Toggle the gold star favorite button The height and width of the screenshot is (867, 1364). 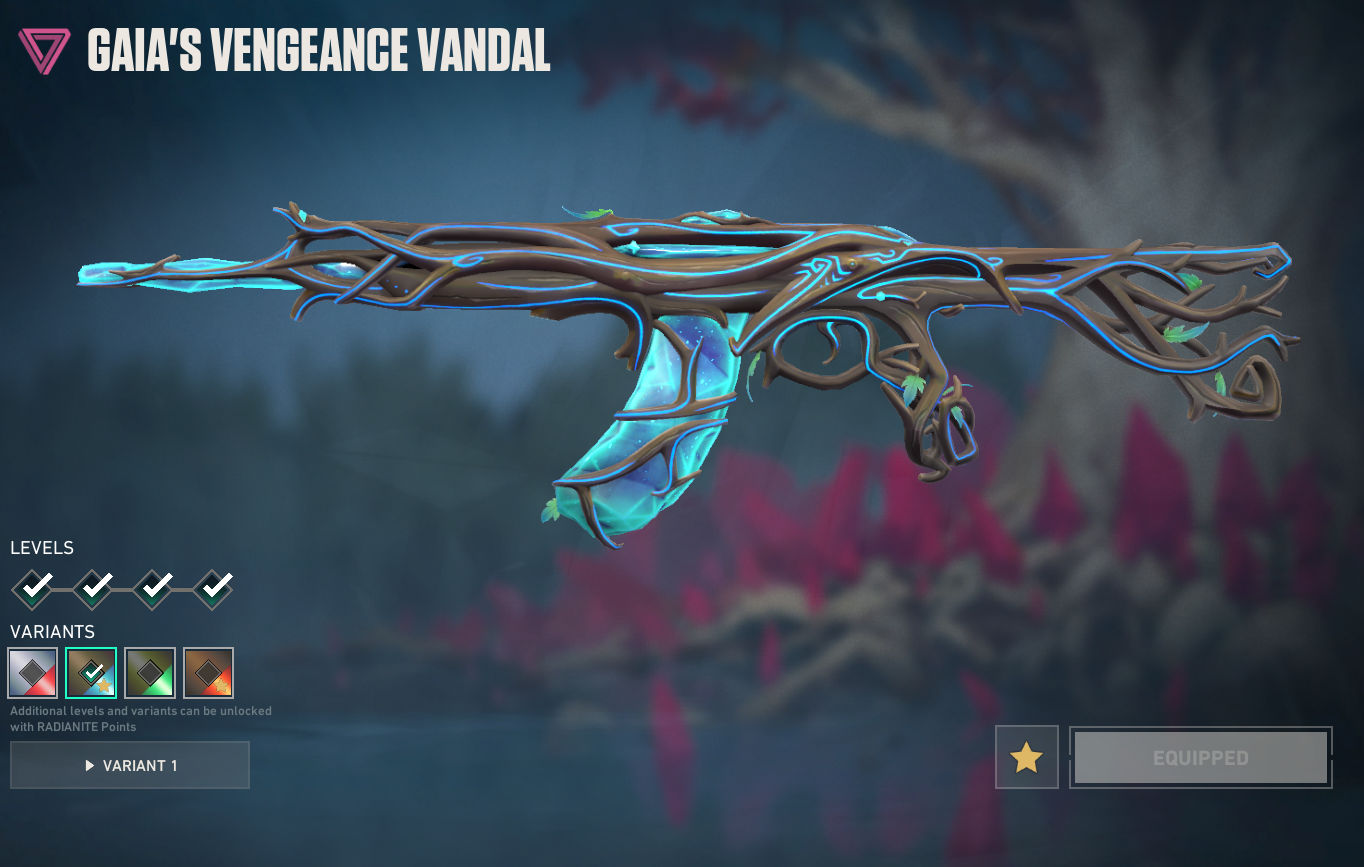(x=1027, y=757)
